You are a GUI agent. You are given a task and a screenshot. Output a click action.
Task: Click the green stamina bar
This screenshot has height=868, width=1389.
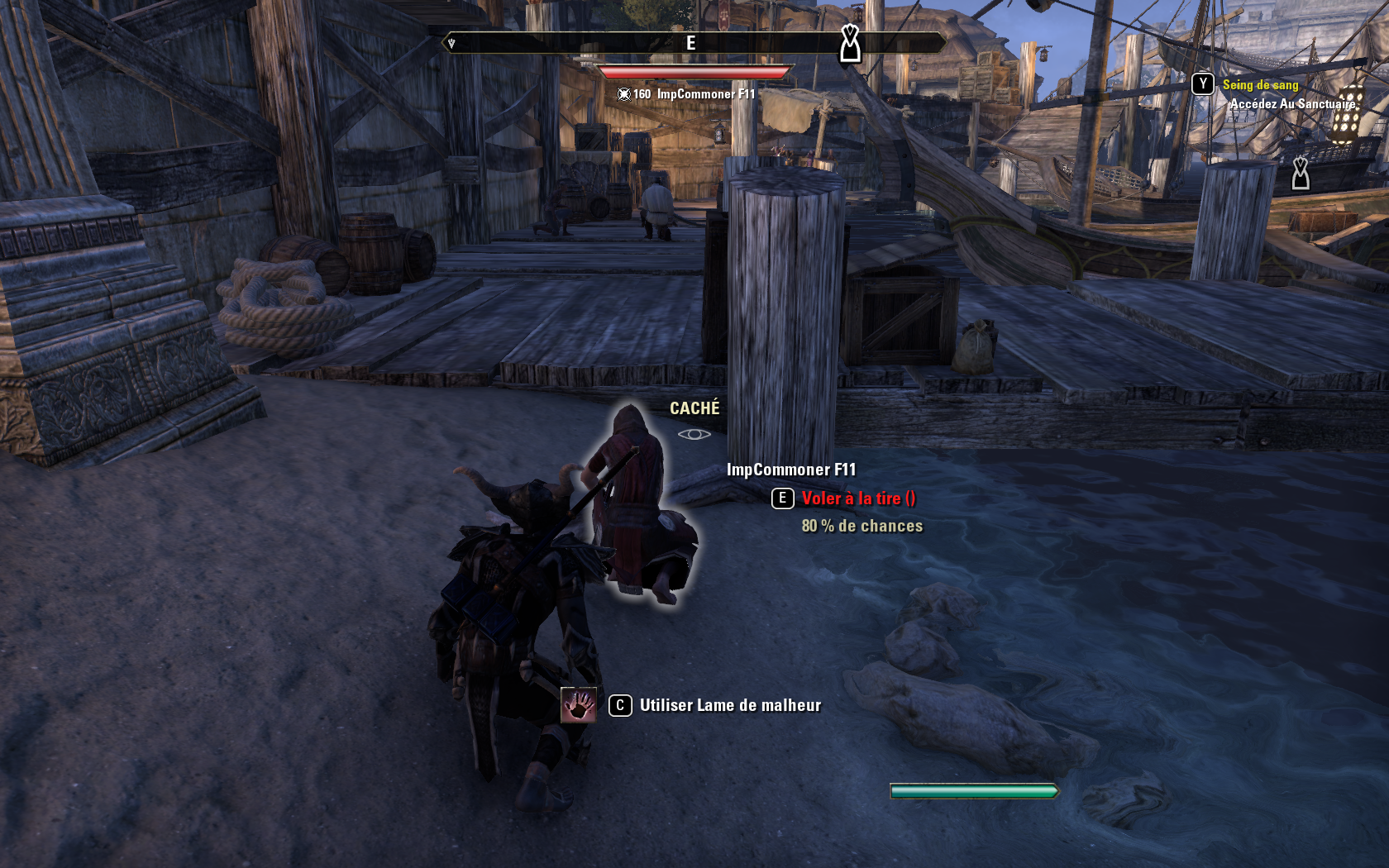(x=974, y=790)
